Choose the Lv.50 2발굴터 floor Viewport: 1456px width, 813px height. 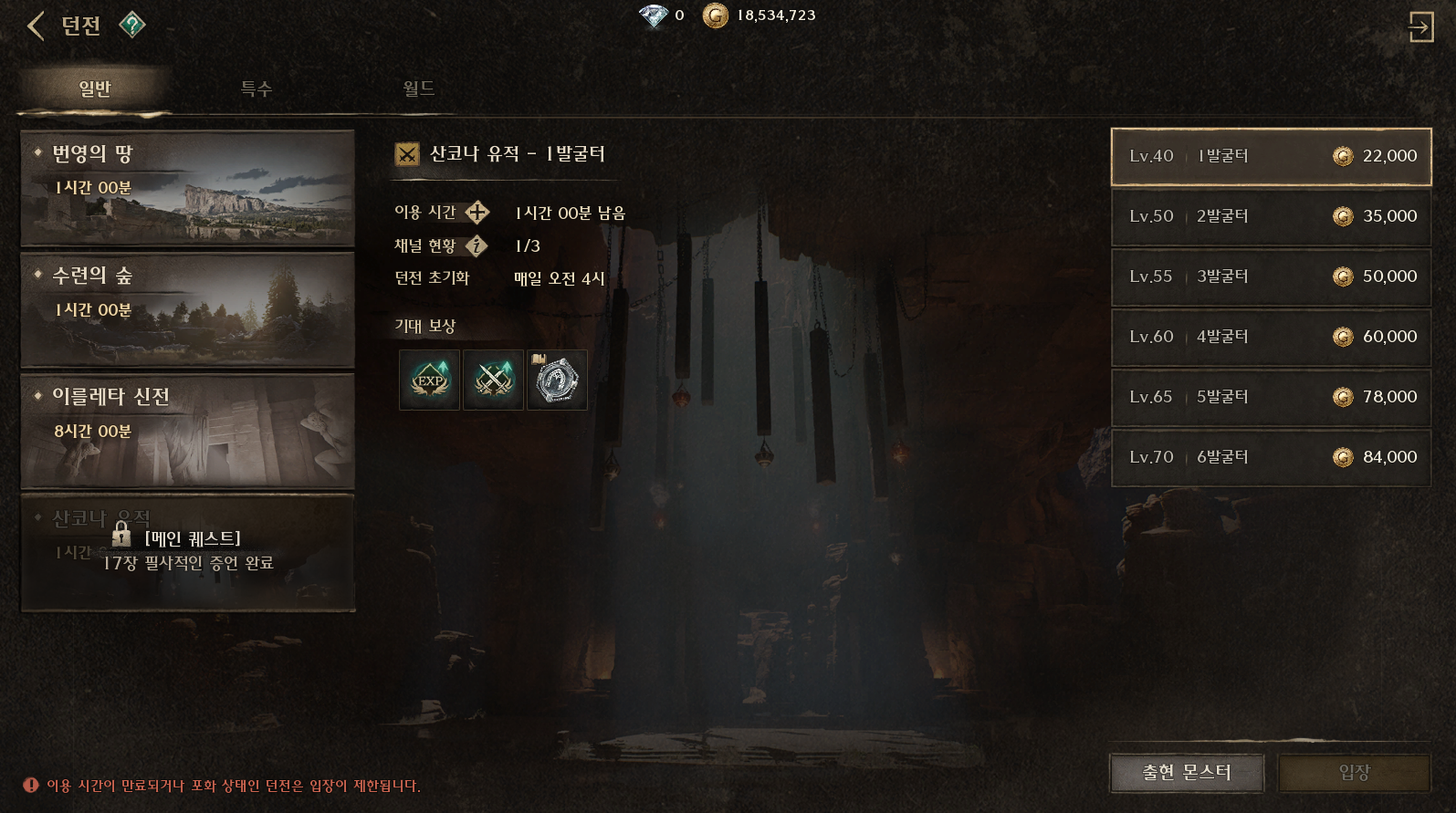click(x=1271, y=216)
